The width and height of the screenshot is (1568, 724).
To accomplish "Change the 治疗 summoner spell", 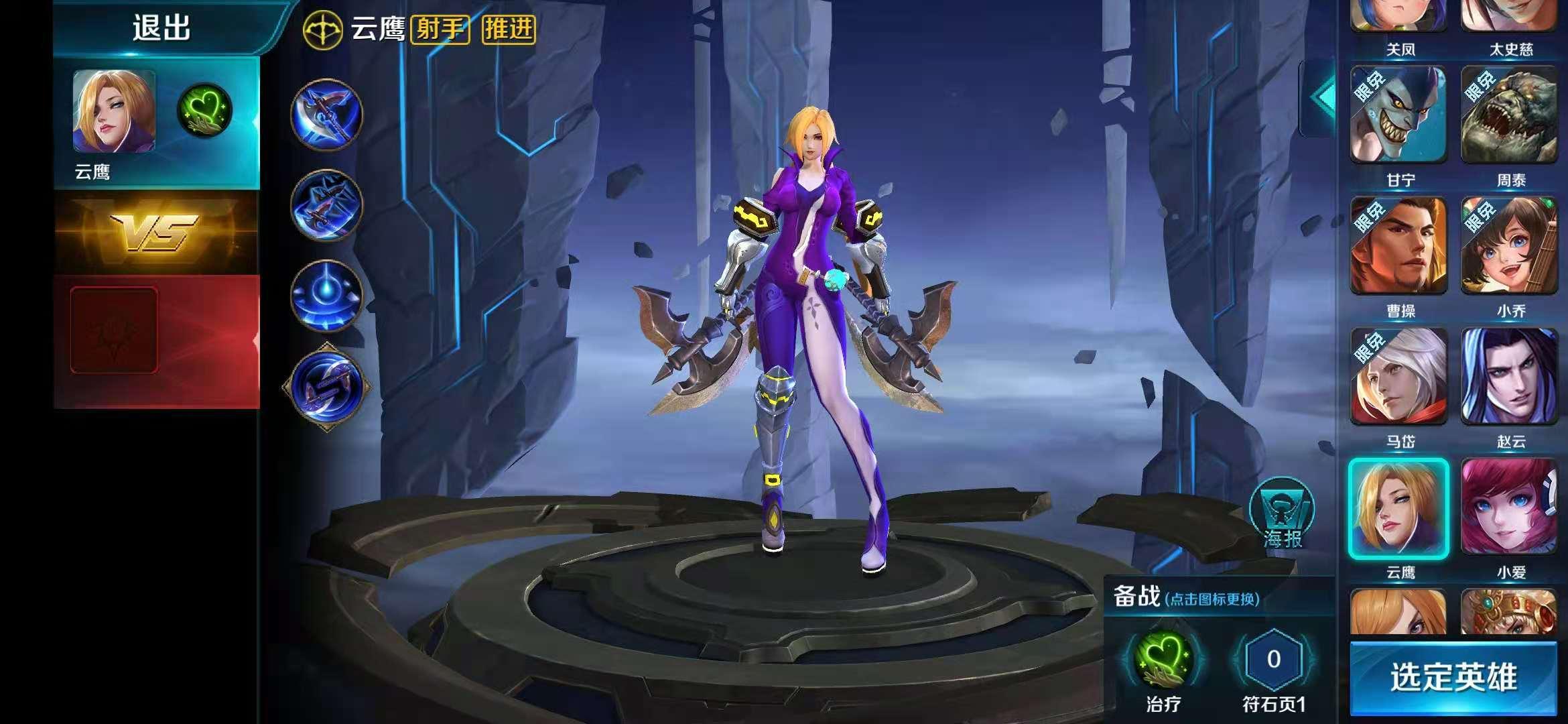I will coord(1164,660).
